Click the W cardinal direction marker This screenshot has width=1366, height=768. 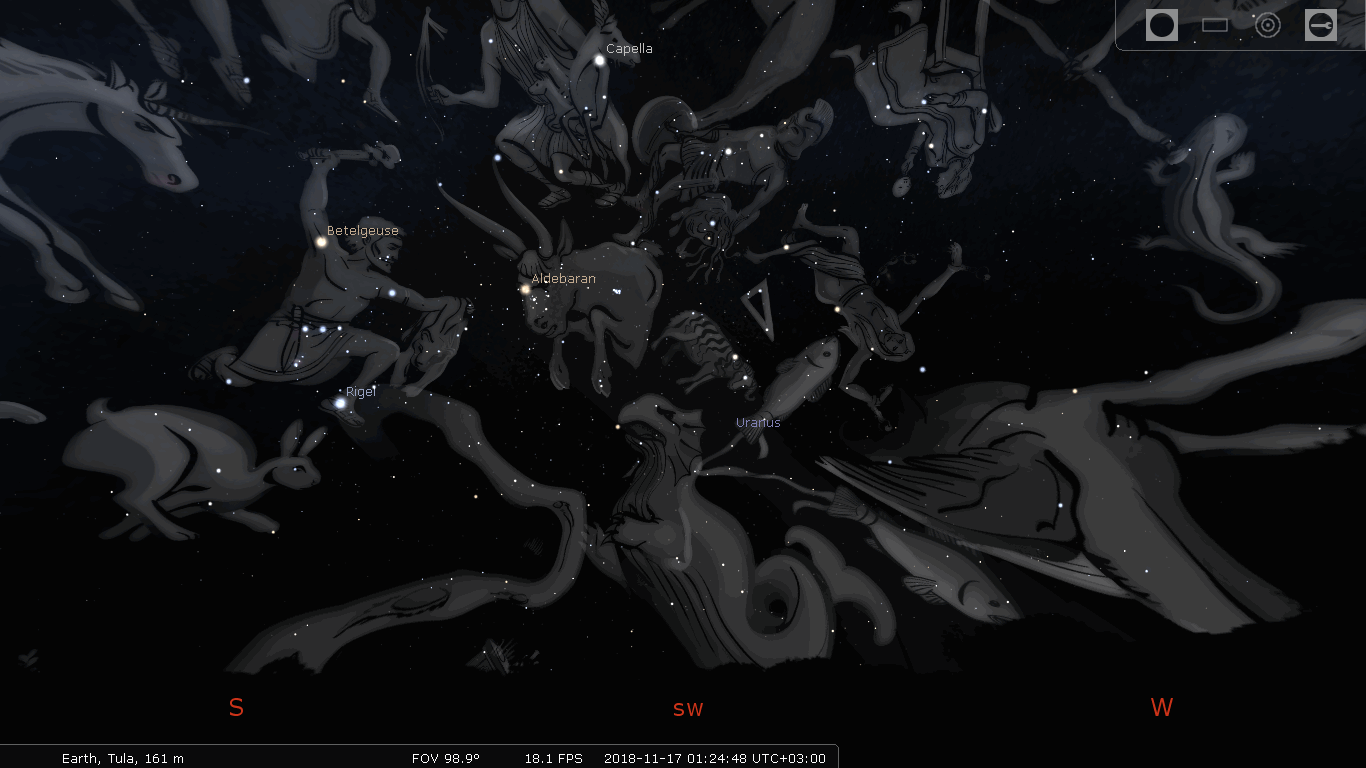(1161, 707)
